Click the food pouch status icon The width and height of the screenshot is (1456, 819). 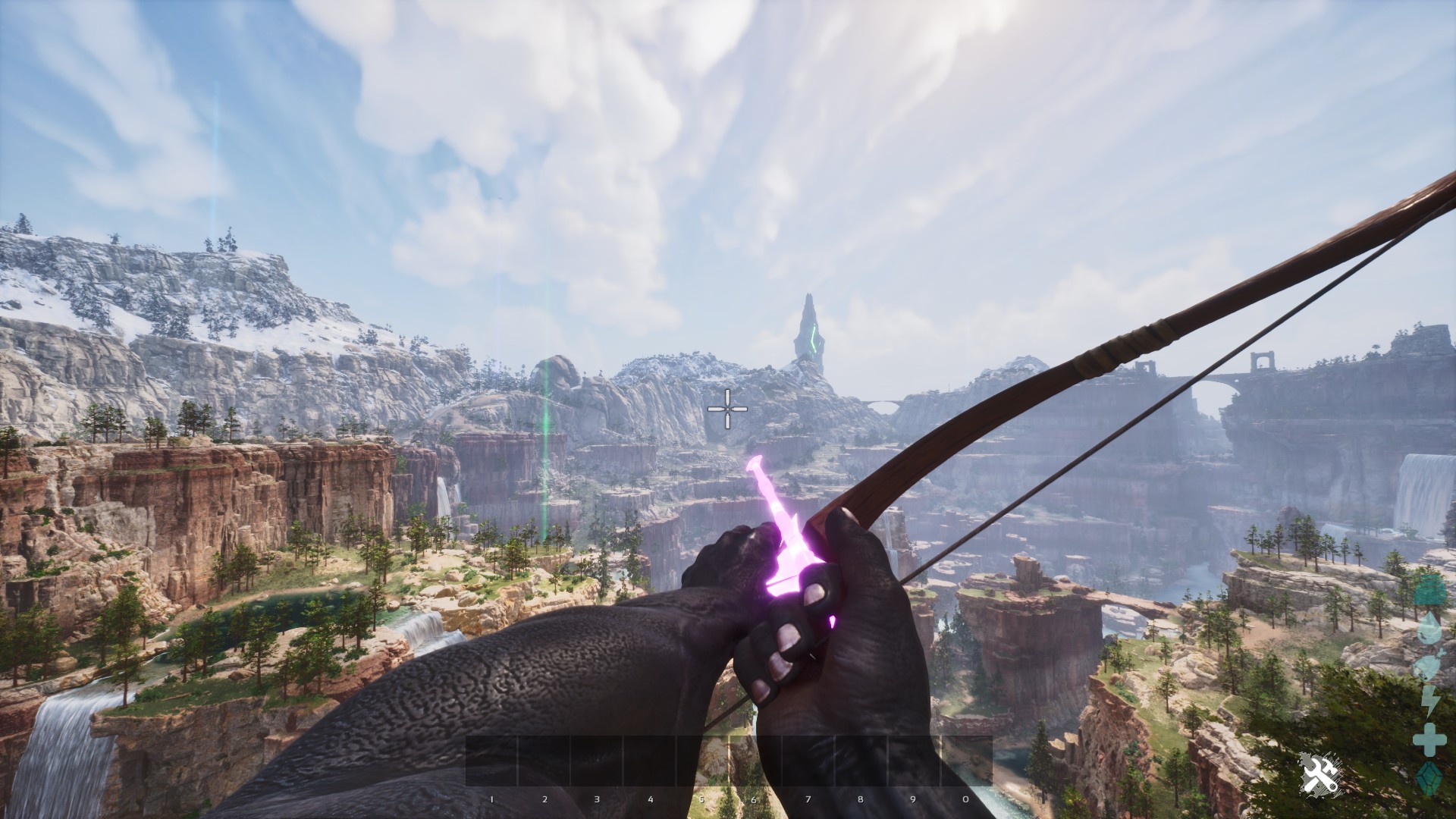1429,665
